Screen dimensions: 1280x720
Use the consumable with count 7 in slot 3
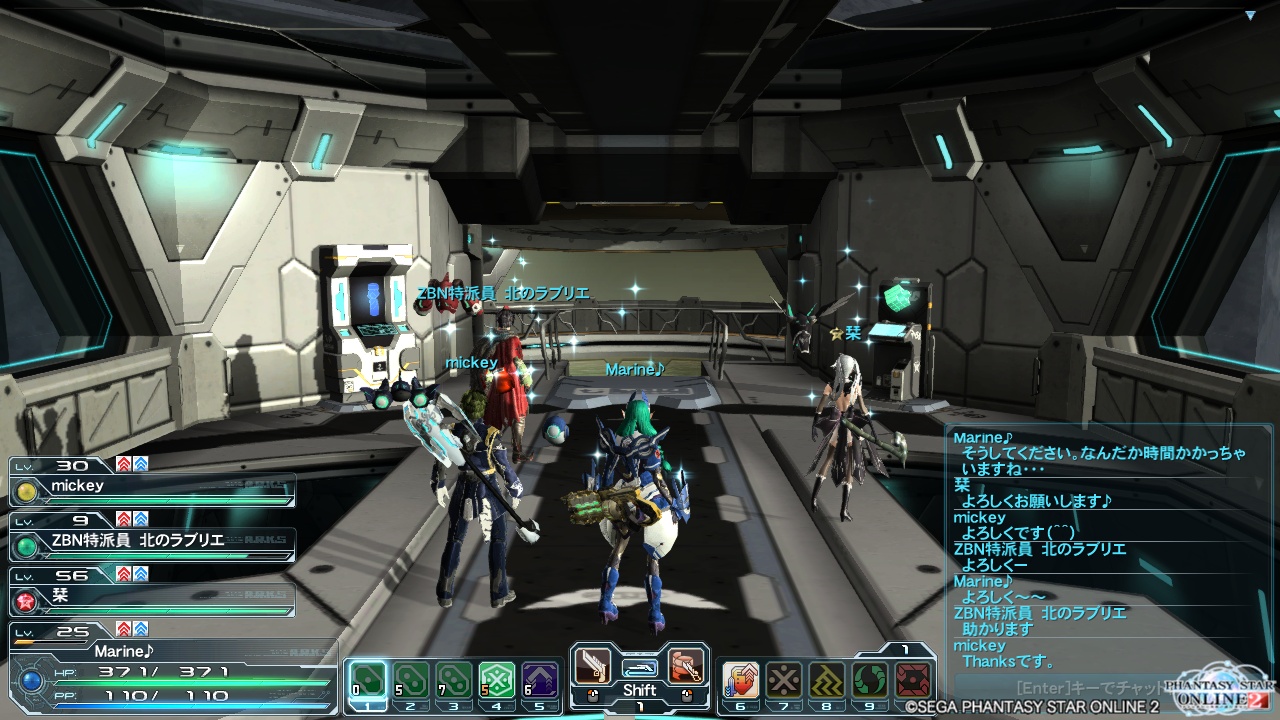tap(454, 680)
